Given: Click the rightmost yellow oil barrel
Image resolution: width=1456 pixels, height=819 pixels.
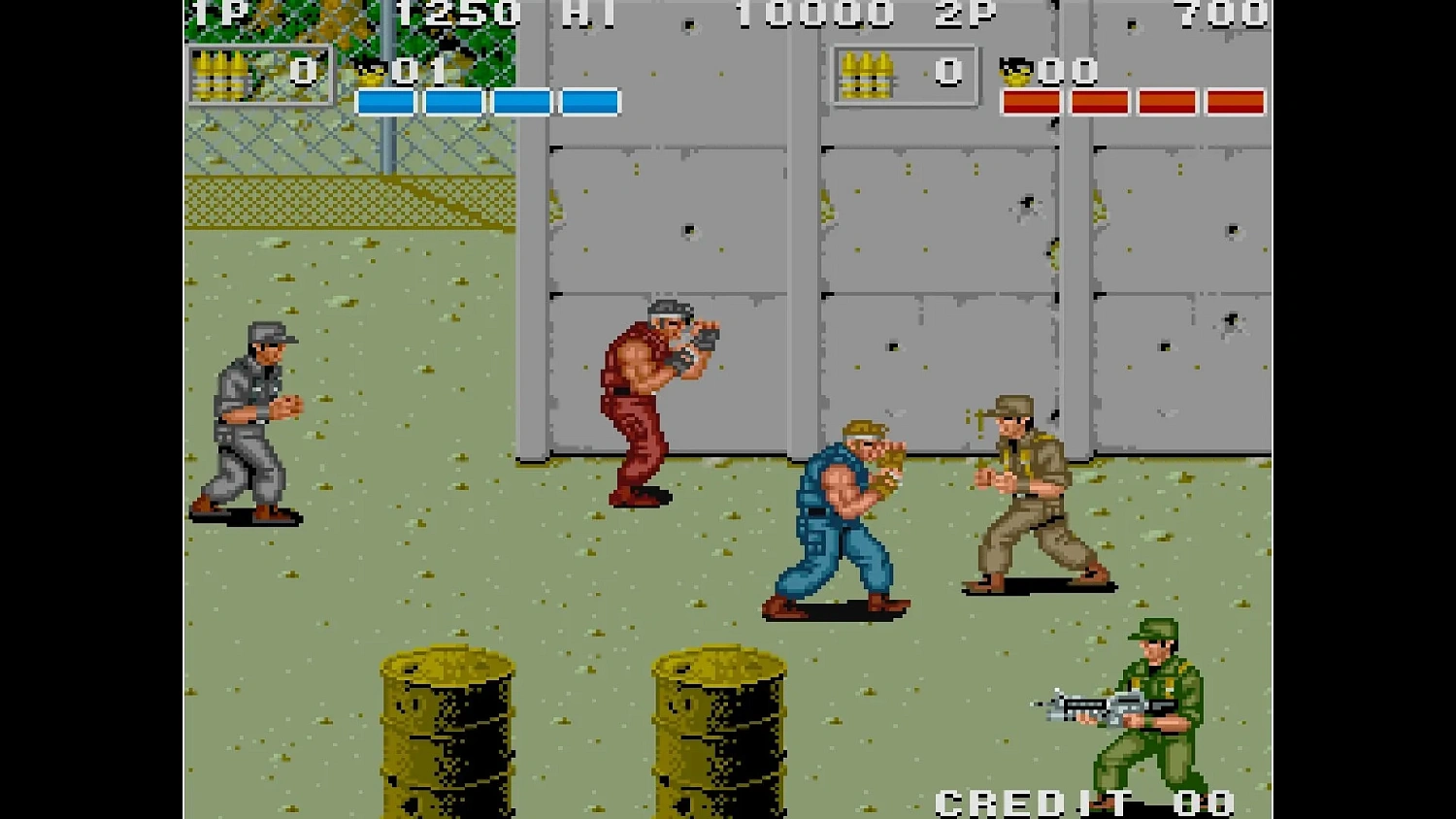Looking at the screenshot, I should click(x=718, y=737).
